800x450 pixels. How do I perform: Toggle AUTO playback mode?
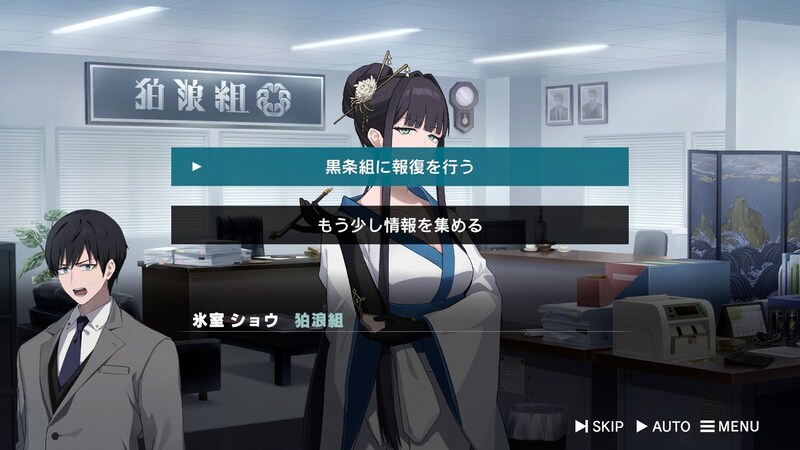[x=663, y=427]
